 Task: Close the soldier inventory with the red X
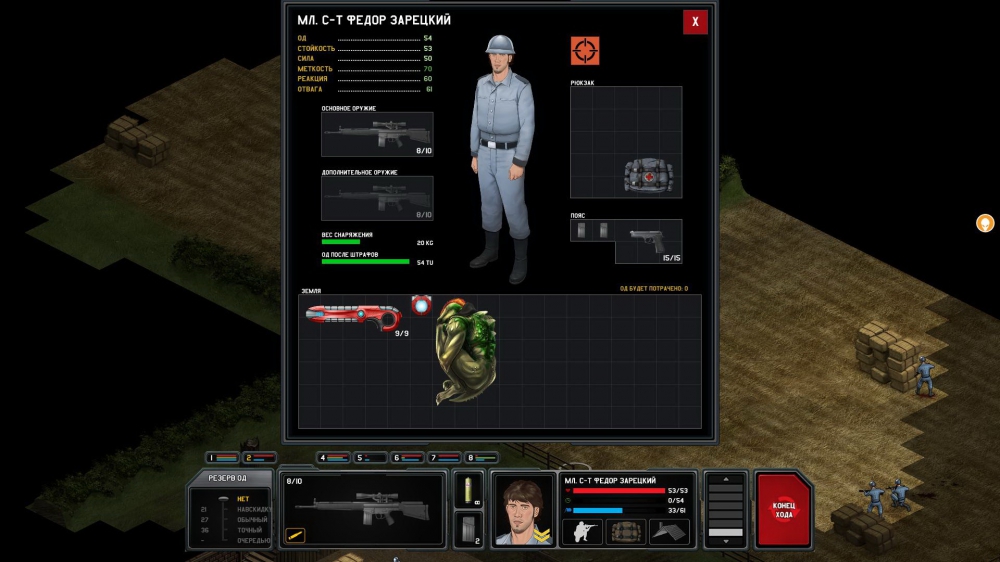[x=695, y=22]
